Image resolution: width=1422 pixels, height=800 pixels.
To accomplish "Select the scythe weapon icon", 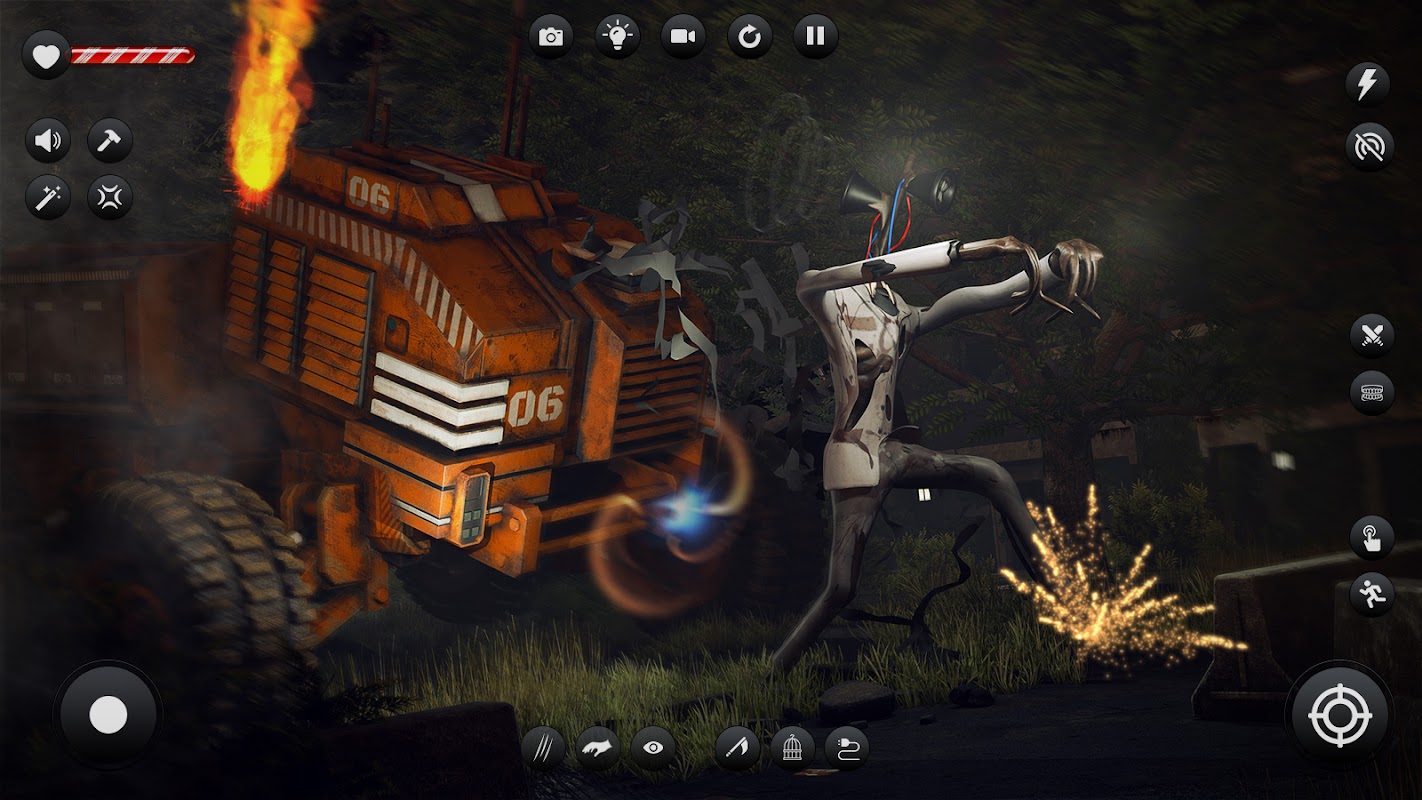I will click(737, 748).
